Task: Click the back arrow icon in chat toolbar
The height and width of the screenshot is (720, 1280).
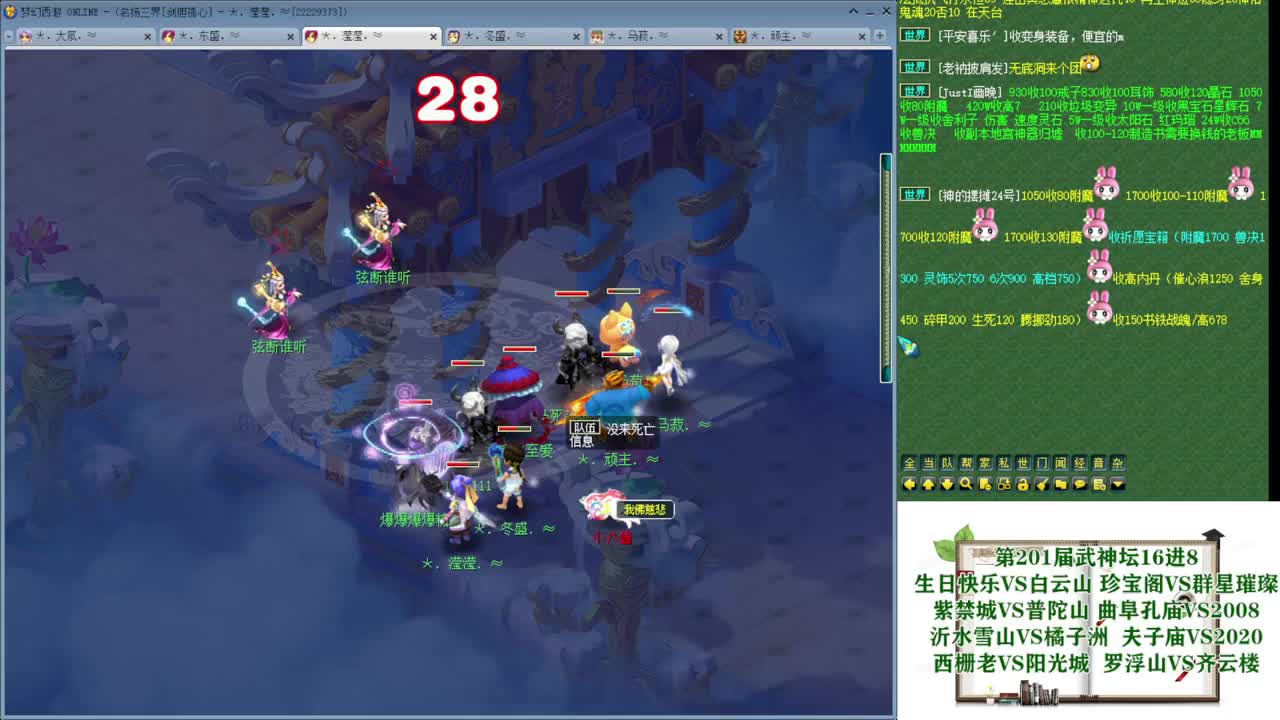Action: (x=910, y=484)
